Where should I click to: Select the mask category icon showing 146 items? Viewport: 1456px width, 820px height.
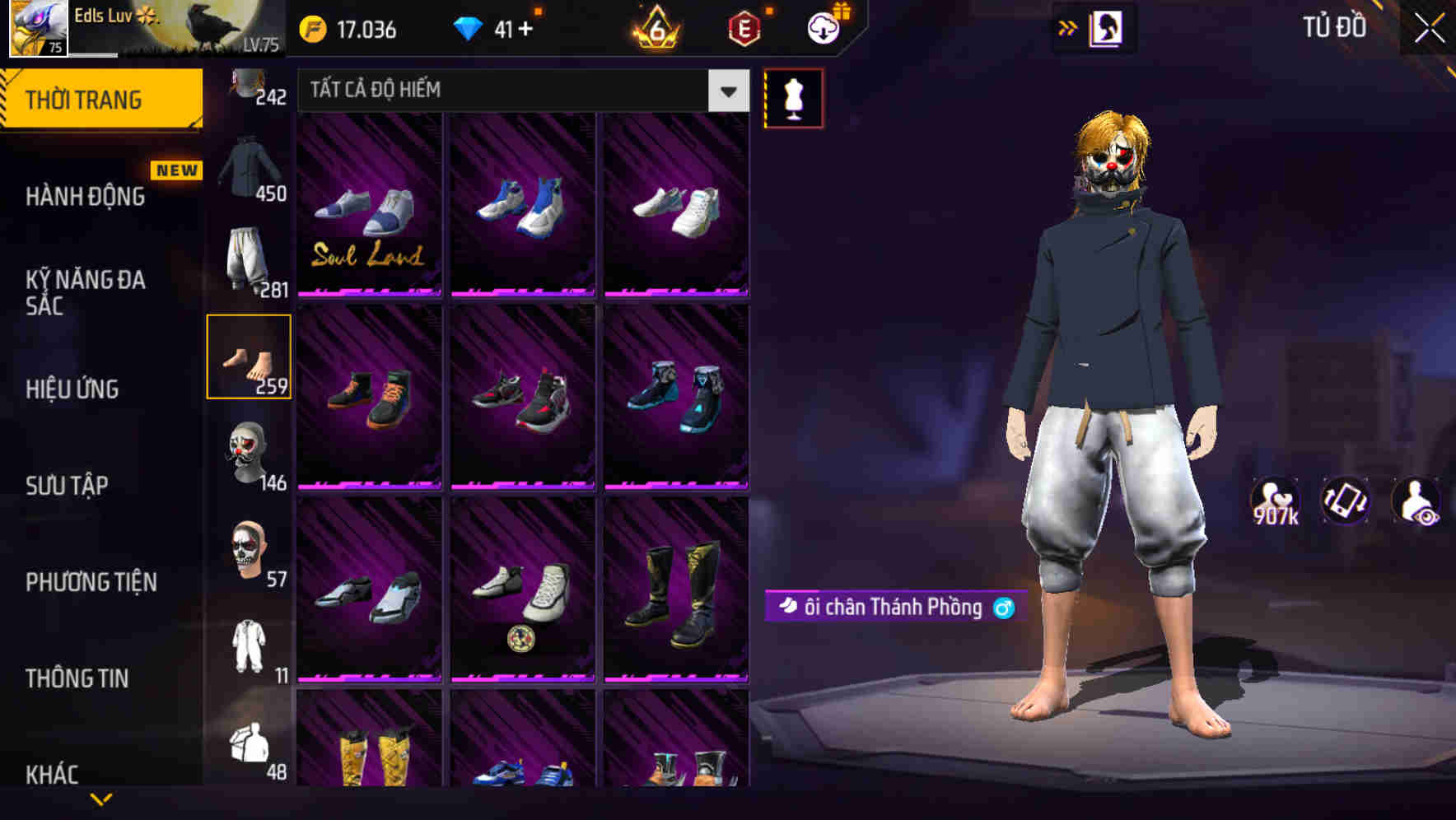coord(249,454)
